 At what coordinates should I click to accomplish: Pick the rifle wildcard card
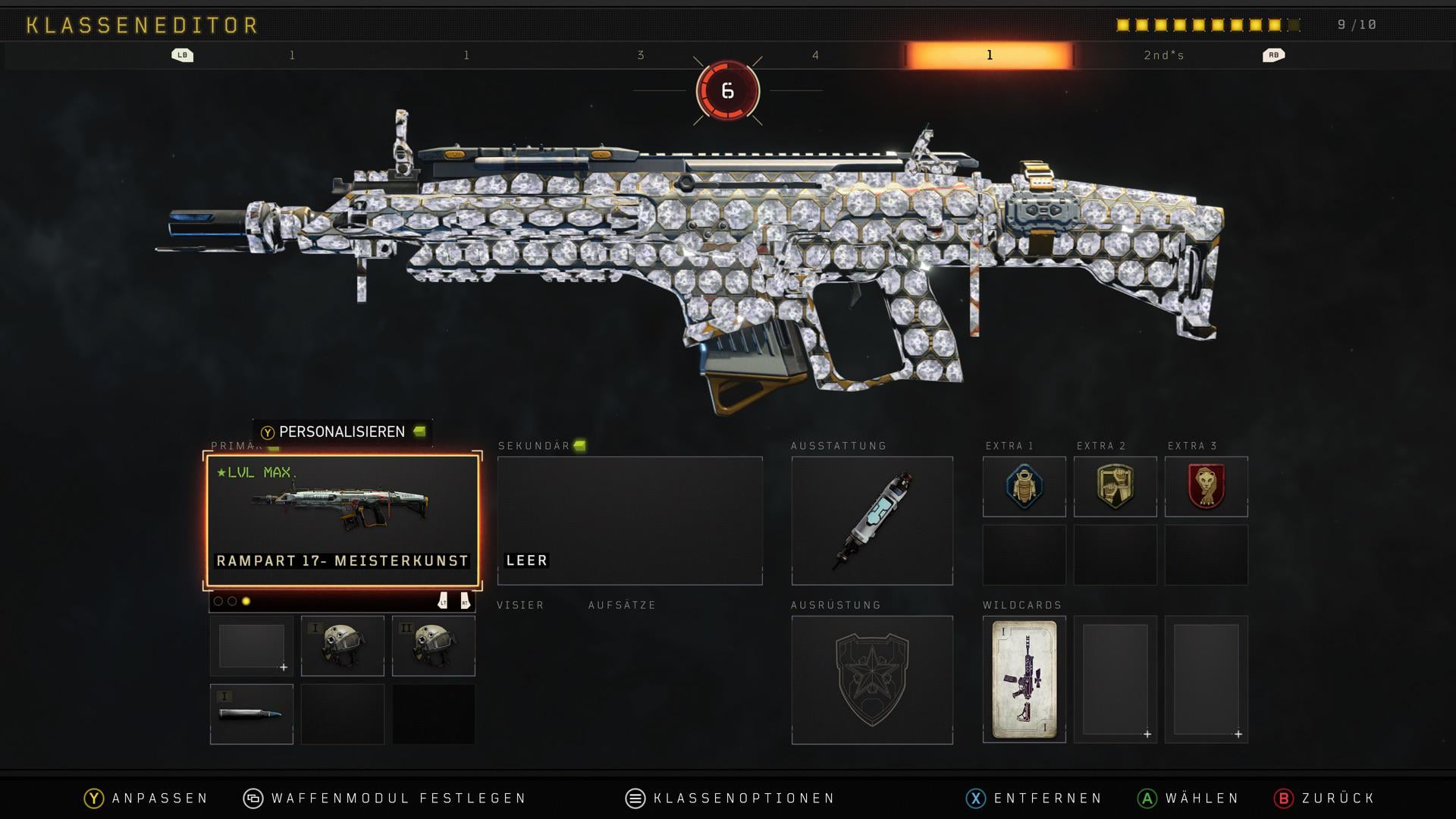1024,679
